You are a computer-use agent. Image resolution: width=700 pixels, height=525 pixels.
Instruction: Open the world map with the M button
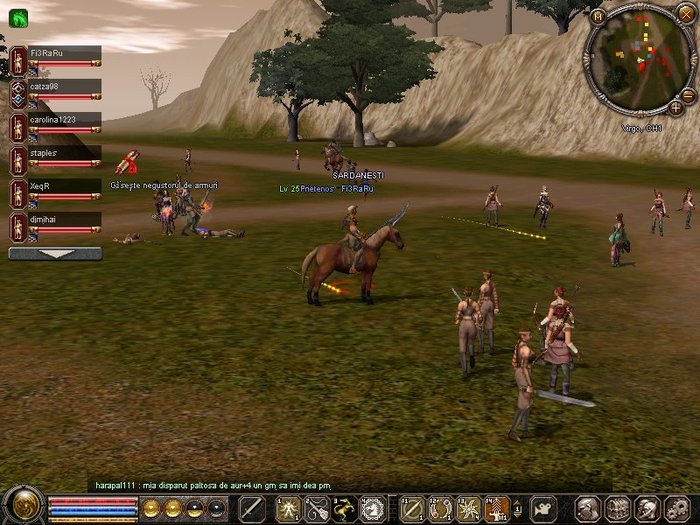(x=598, y=16)
